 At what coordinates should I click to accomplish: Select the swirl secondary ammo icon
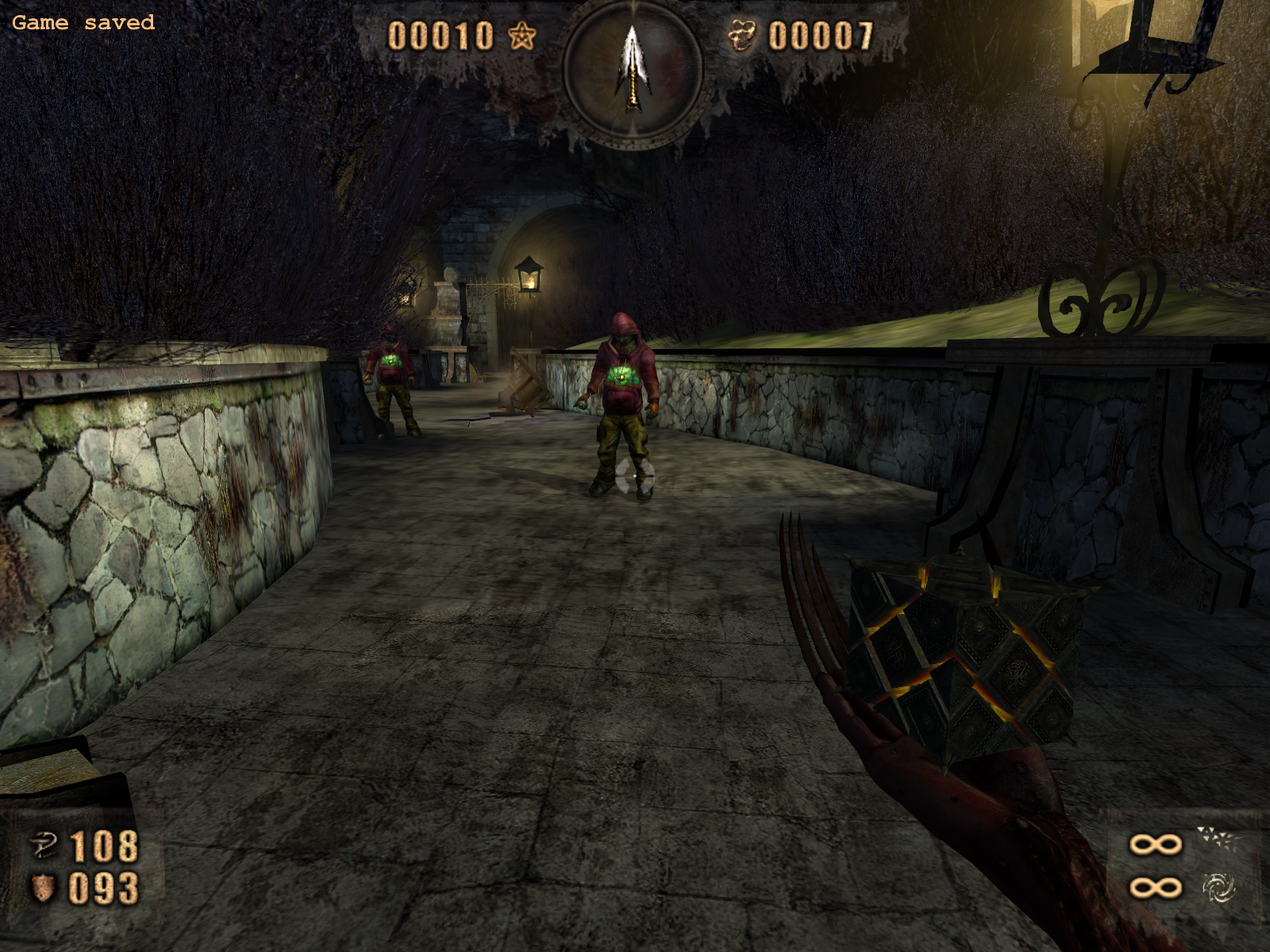coord(1218,888)
